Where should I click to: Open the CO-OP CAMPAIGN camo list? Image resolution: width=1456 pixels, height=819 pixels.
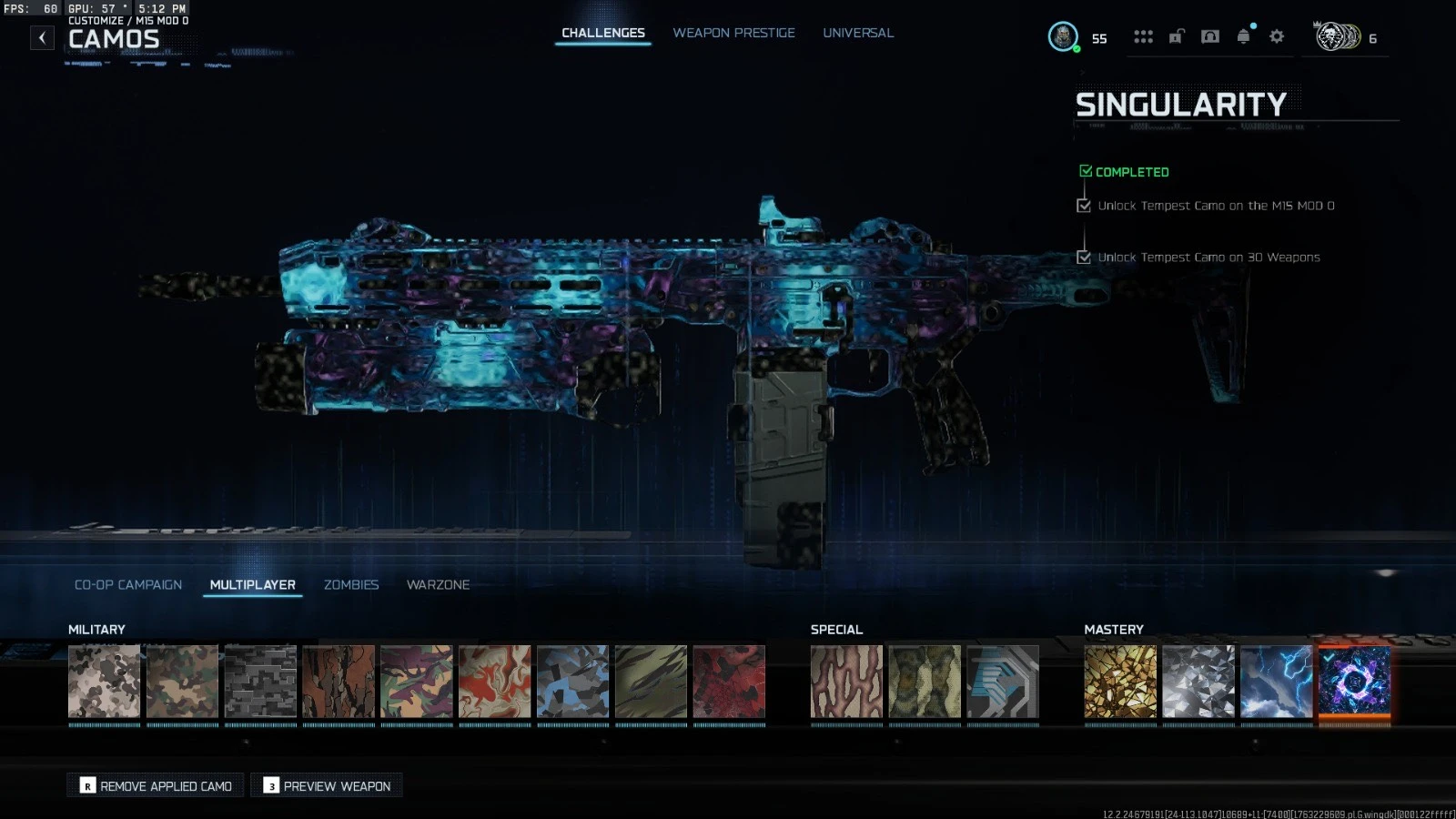pyautogui.click(x=128, y=584)
